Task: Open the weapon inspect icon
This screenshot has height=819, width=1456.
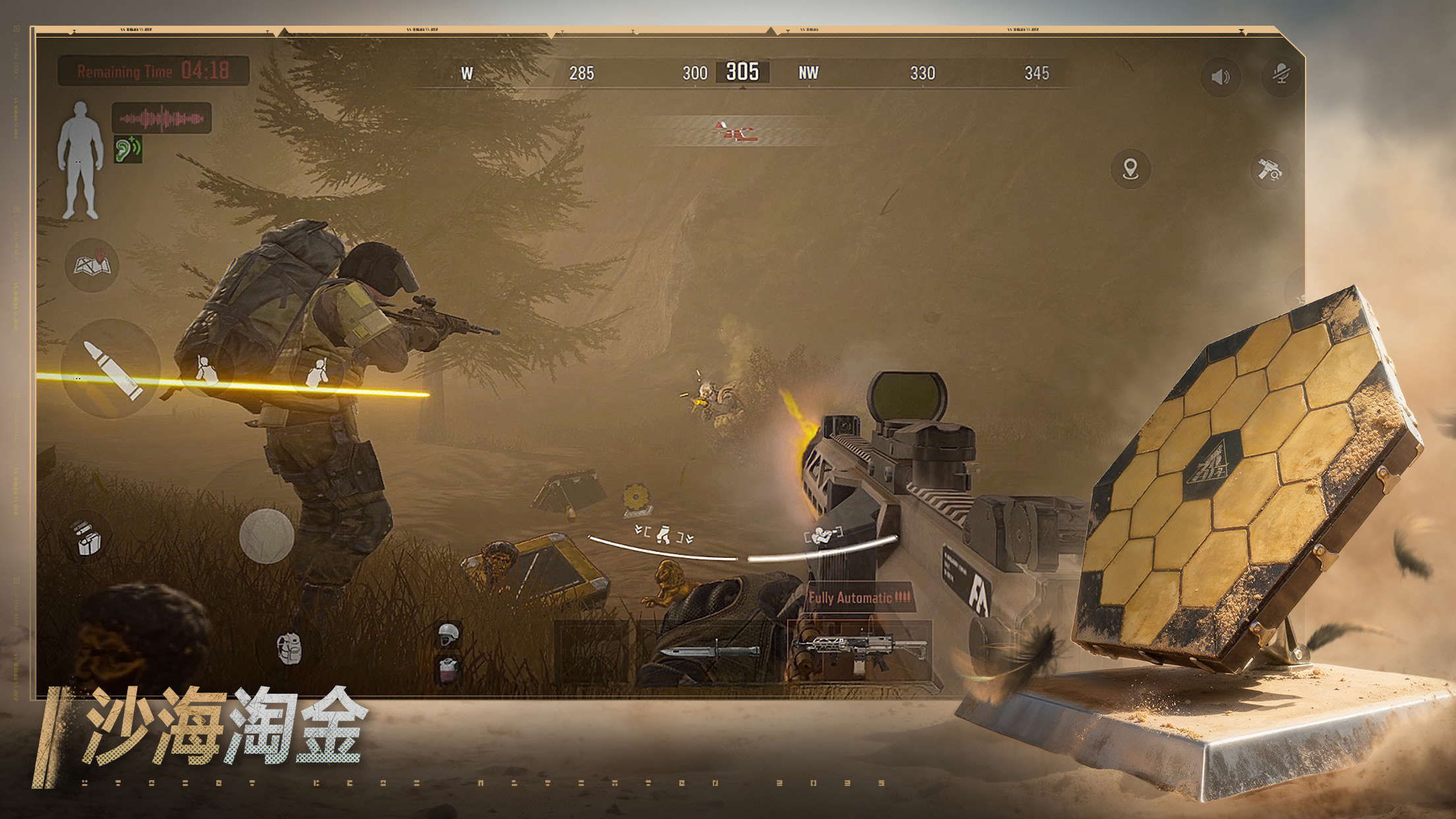Action: pos(1269,170)
